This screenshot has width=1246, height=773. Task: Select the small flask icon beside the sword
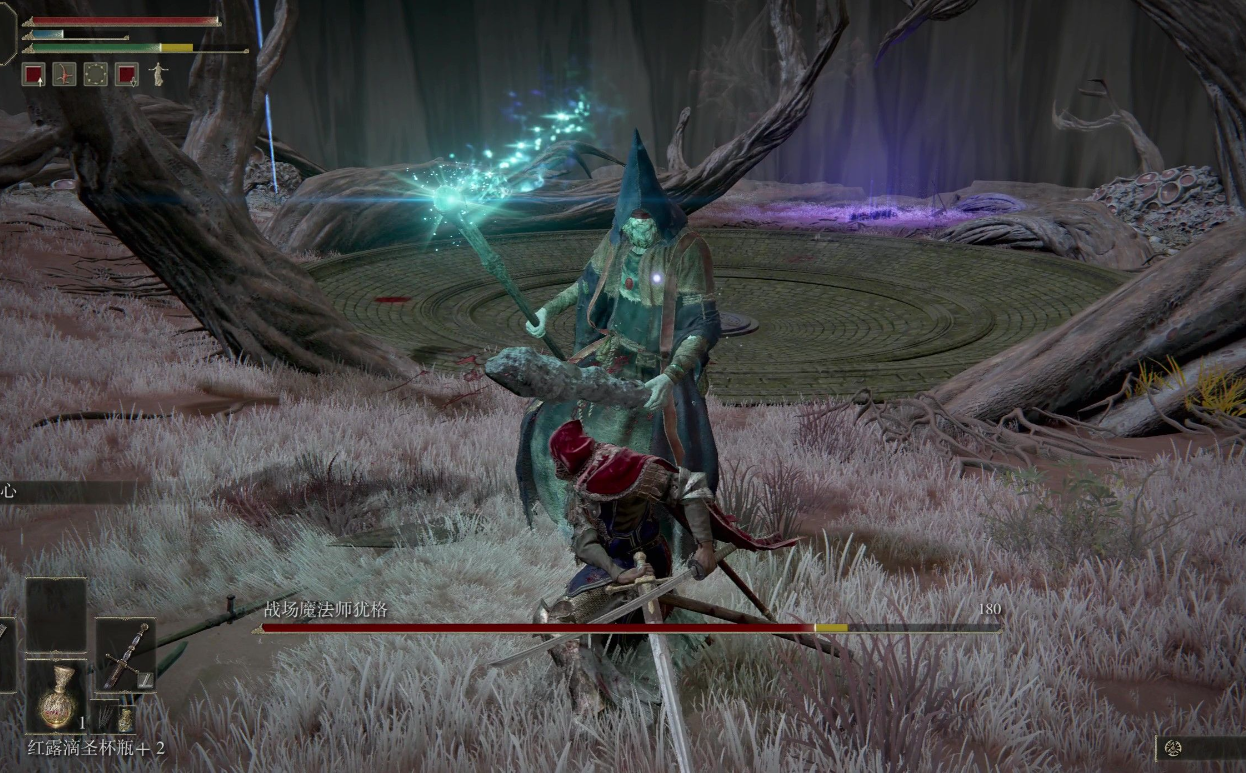tap(125, 718)
